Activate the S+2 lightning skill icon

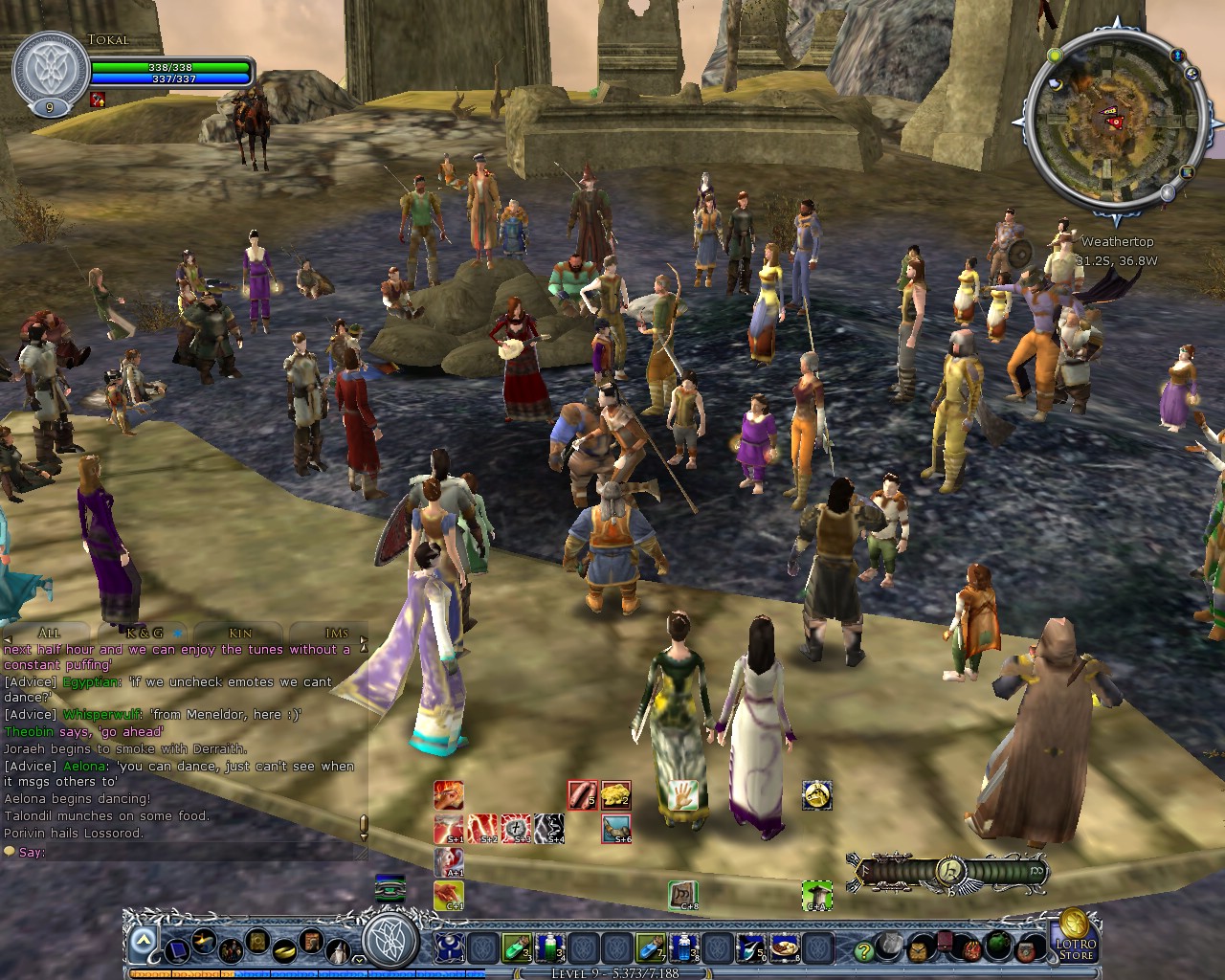[x=482, y=827]
